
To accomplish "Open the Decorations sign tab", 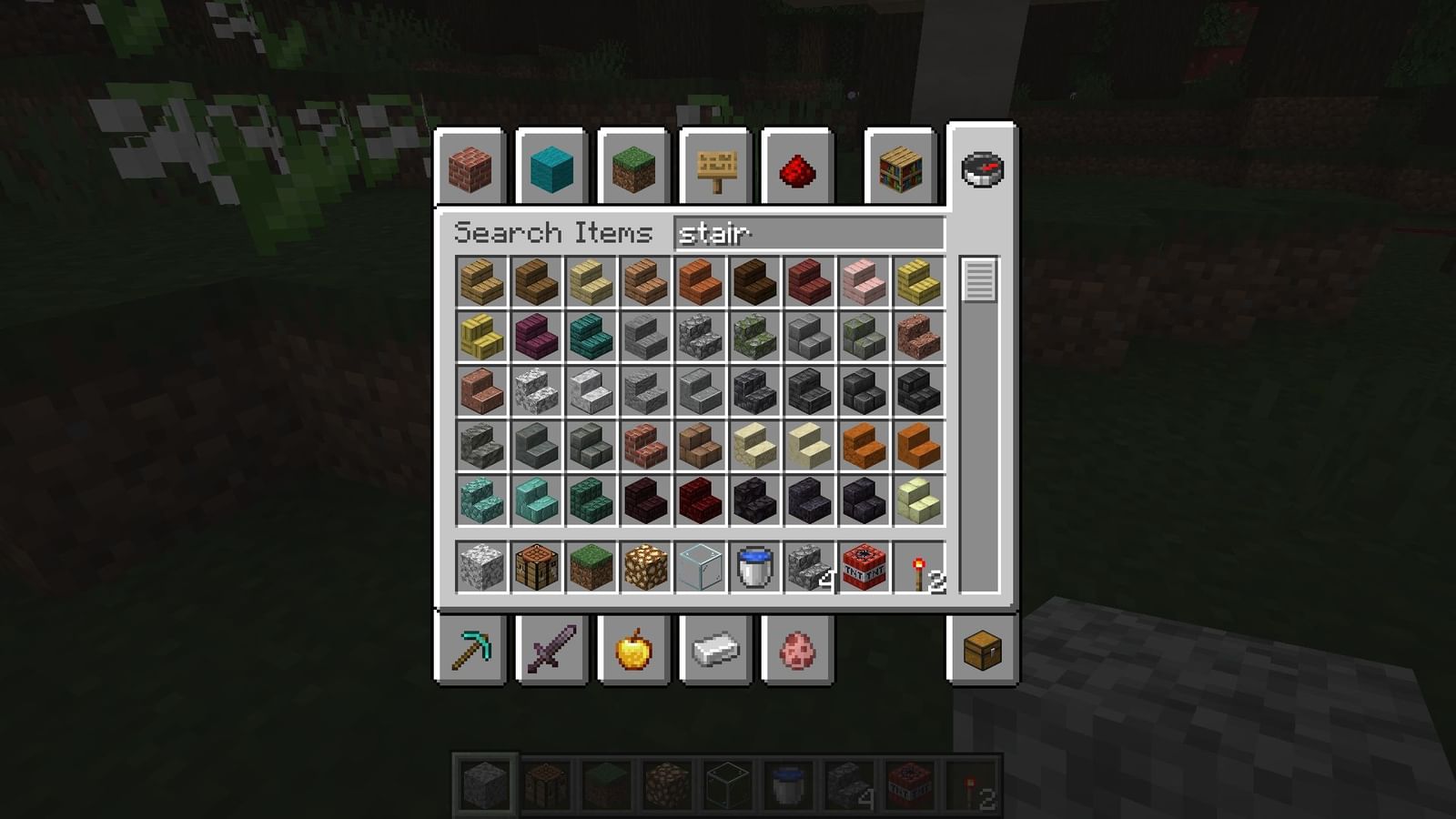I will (716, 169).
